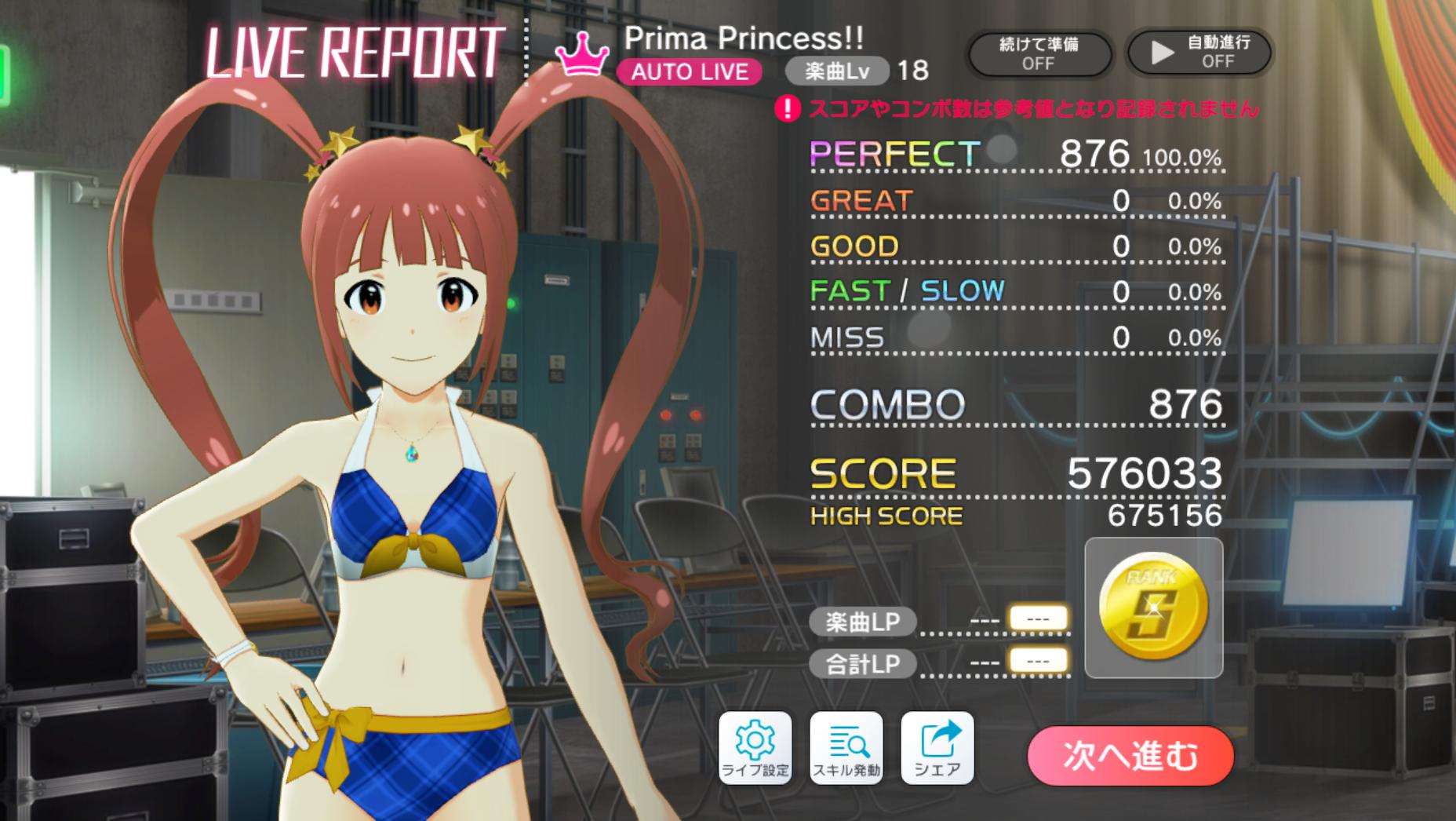Proceed with the pink 次へ進む button
This screenshot has width=1456, height=821.
pyautogui.click(x=1130, y=755)
